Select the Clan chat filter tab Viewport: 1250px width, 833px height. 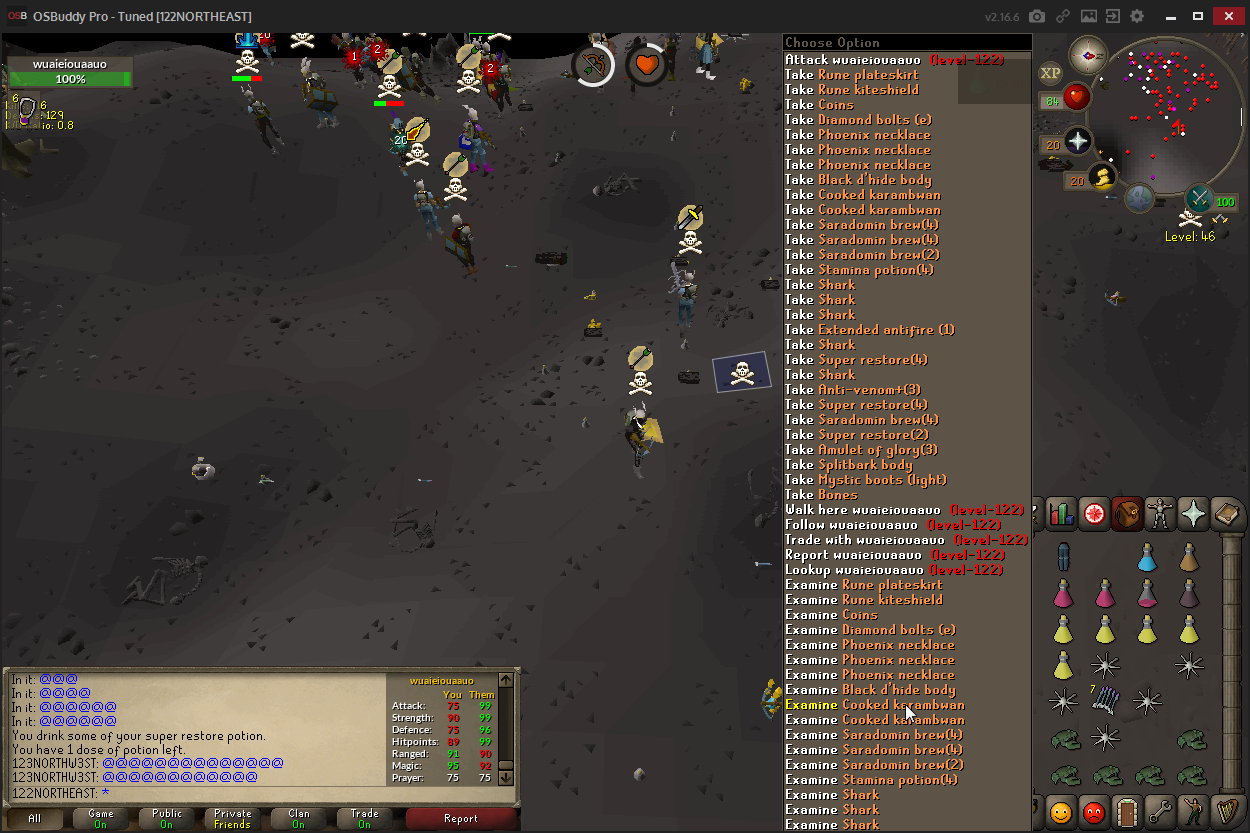pyautogui.click(x=299, y=819)
